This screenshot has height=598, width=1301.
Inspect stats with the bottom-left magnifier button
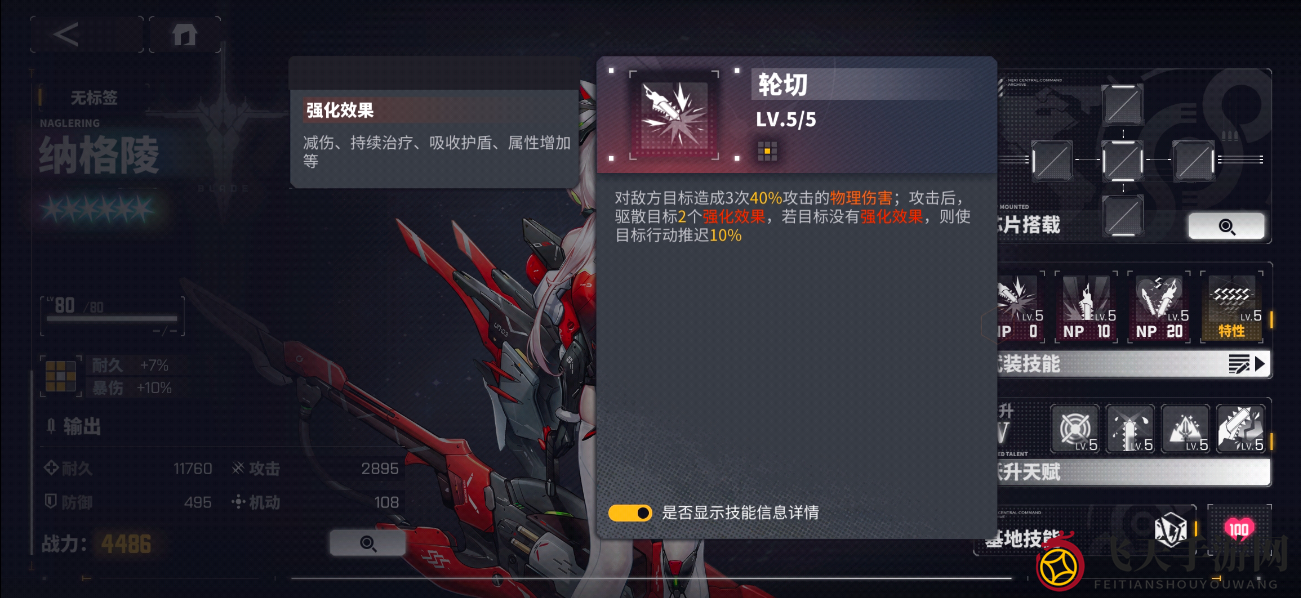click(367, 543)
